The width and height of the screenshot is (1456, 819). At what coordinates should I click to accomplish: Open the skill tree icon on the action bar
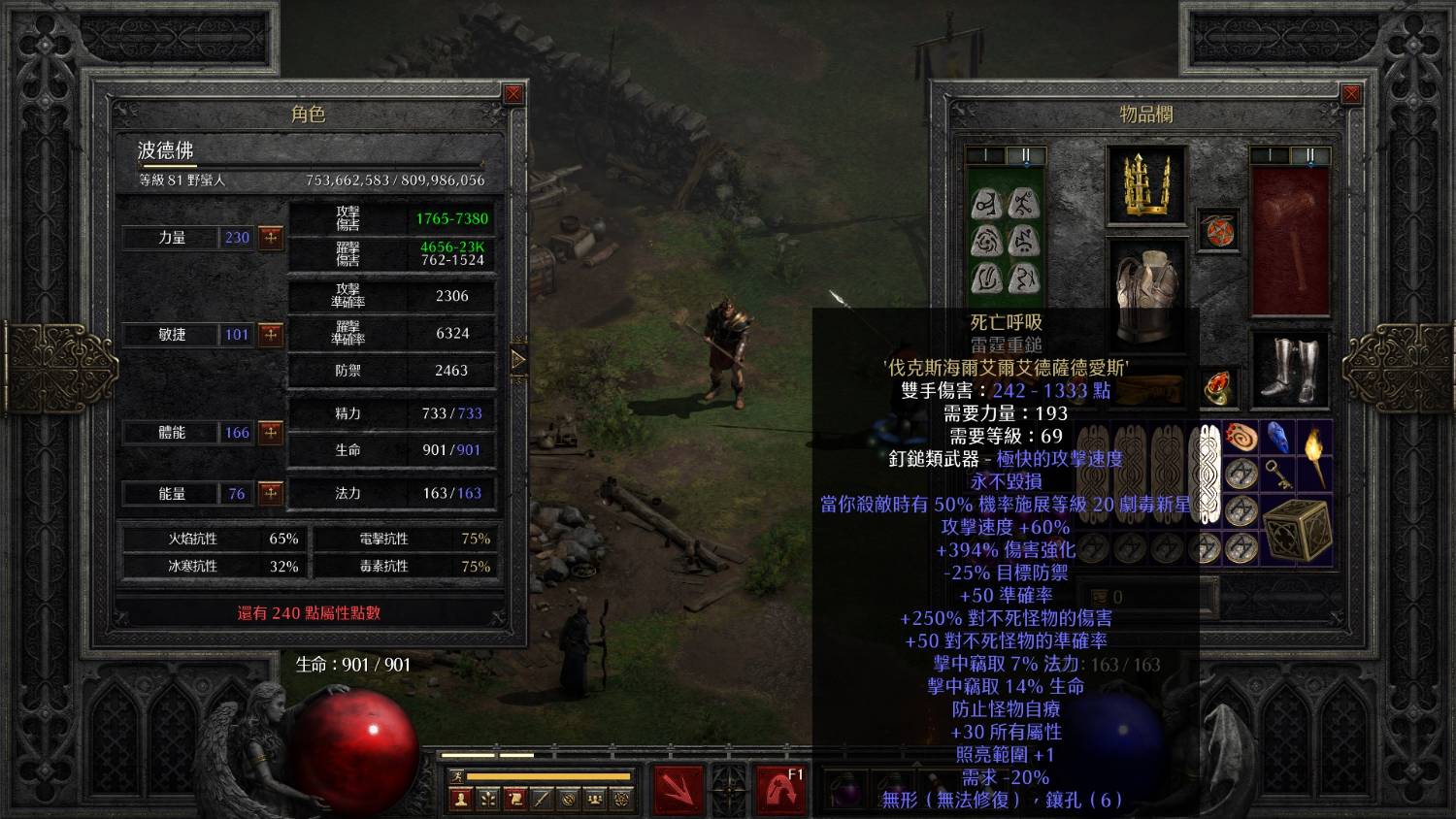tap(486, 799)
